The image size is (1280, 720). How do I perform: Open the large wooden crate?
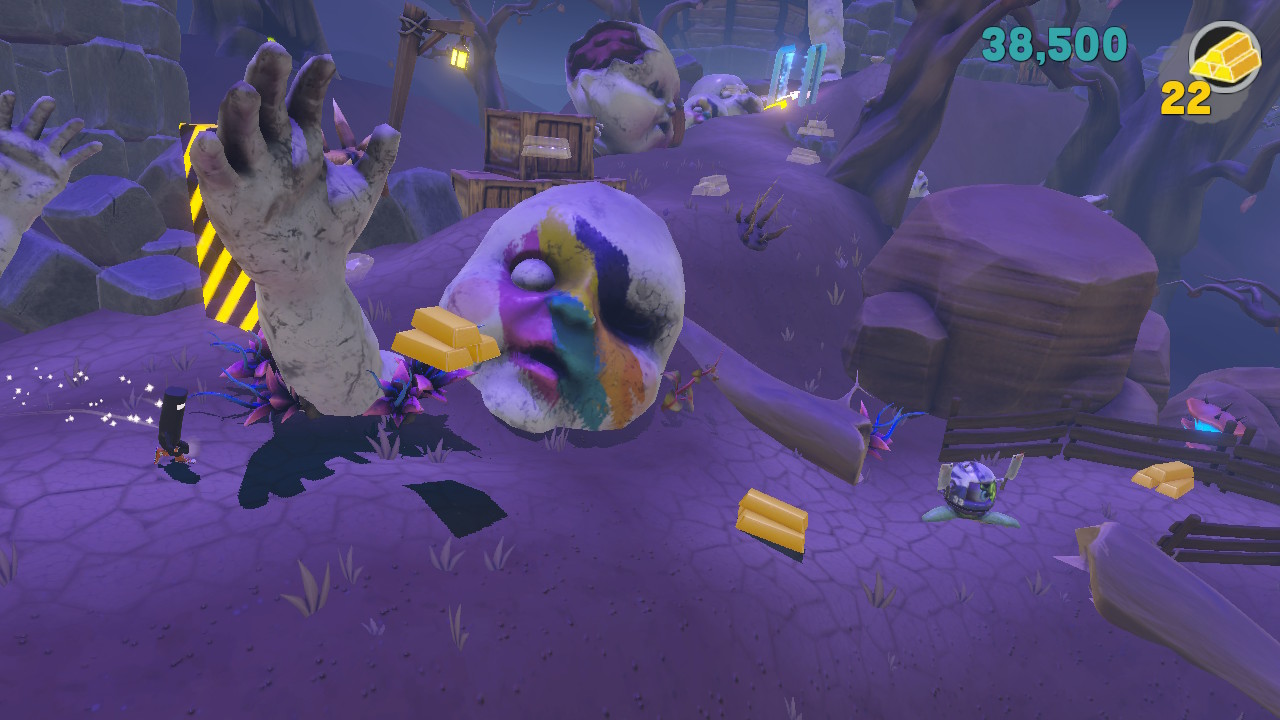coord(540,145)
